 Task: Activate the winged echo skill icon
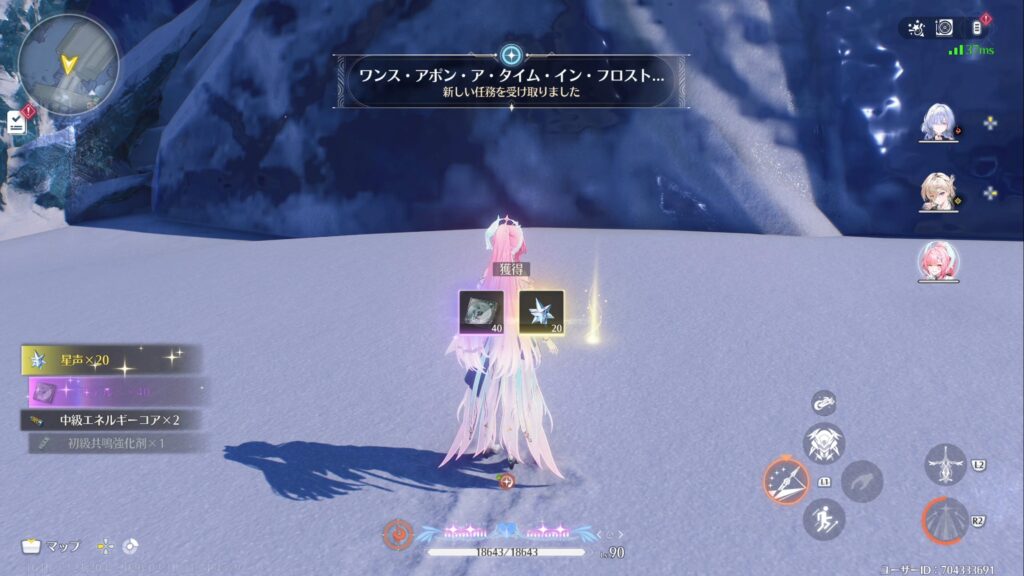(824, 442)
